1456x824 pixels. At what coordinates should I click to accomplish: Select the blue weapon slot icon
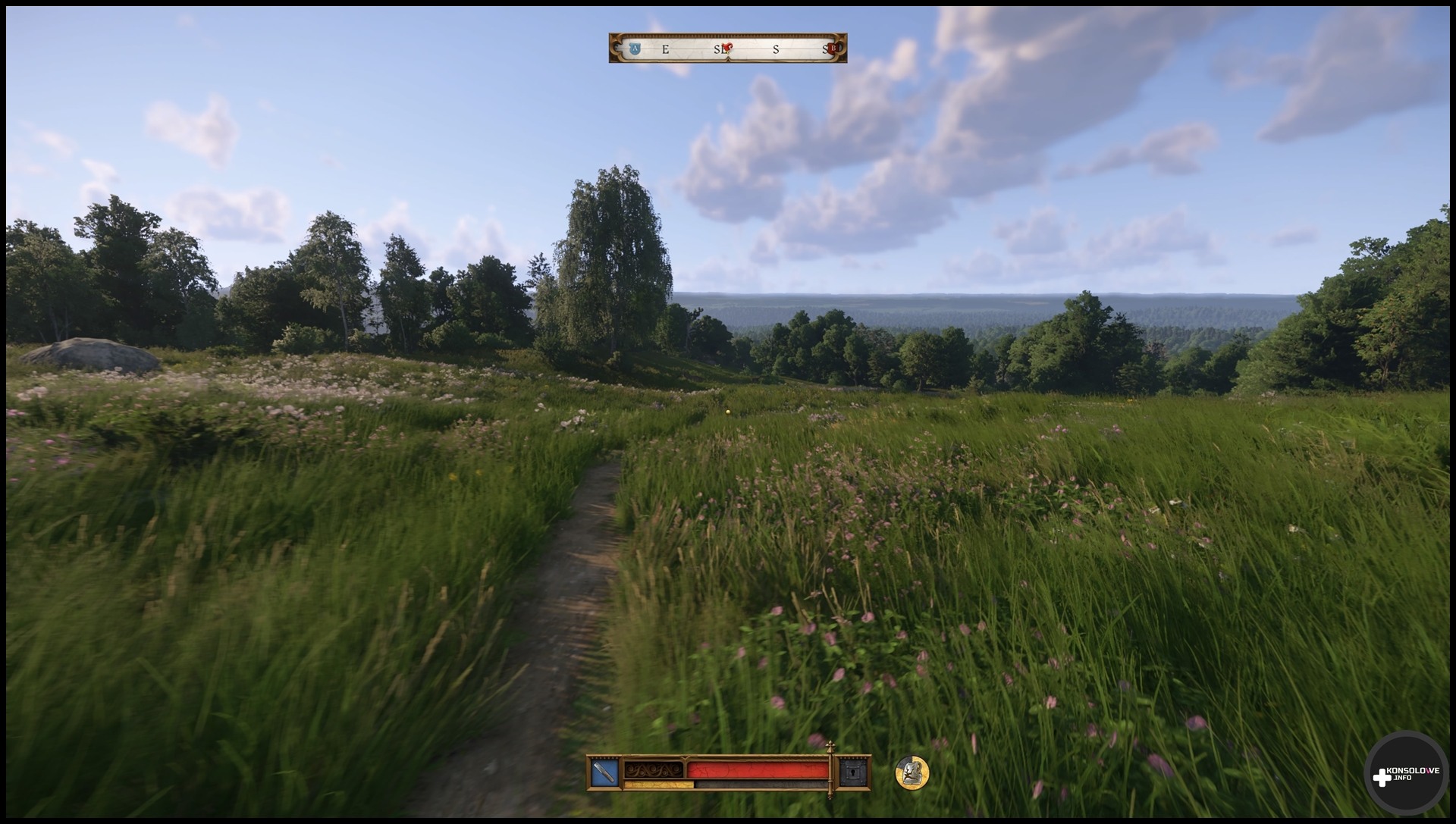pyautogui.click(x=604, y=772)
